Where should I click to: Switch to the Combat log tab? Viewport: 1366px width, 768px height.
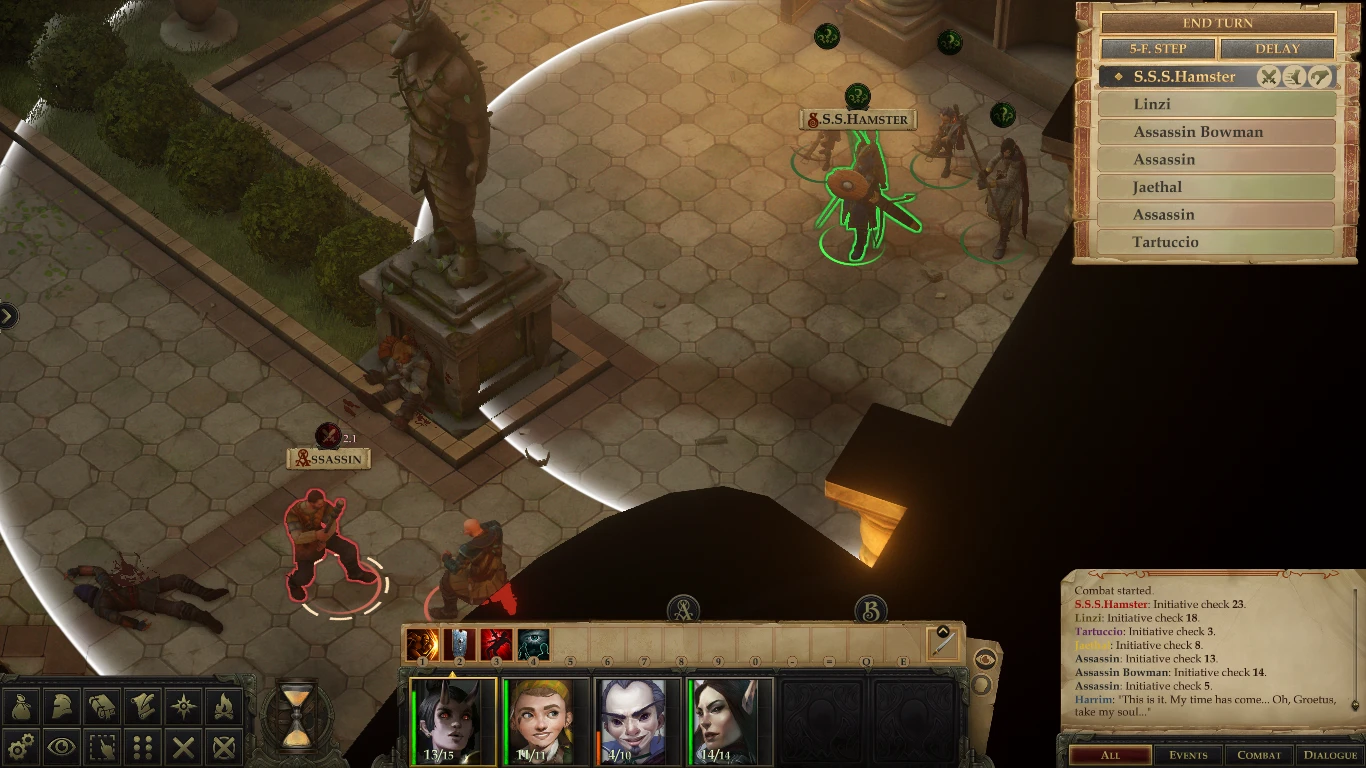click(1259, 756)
